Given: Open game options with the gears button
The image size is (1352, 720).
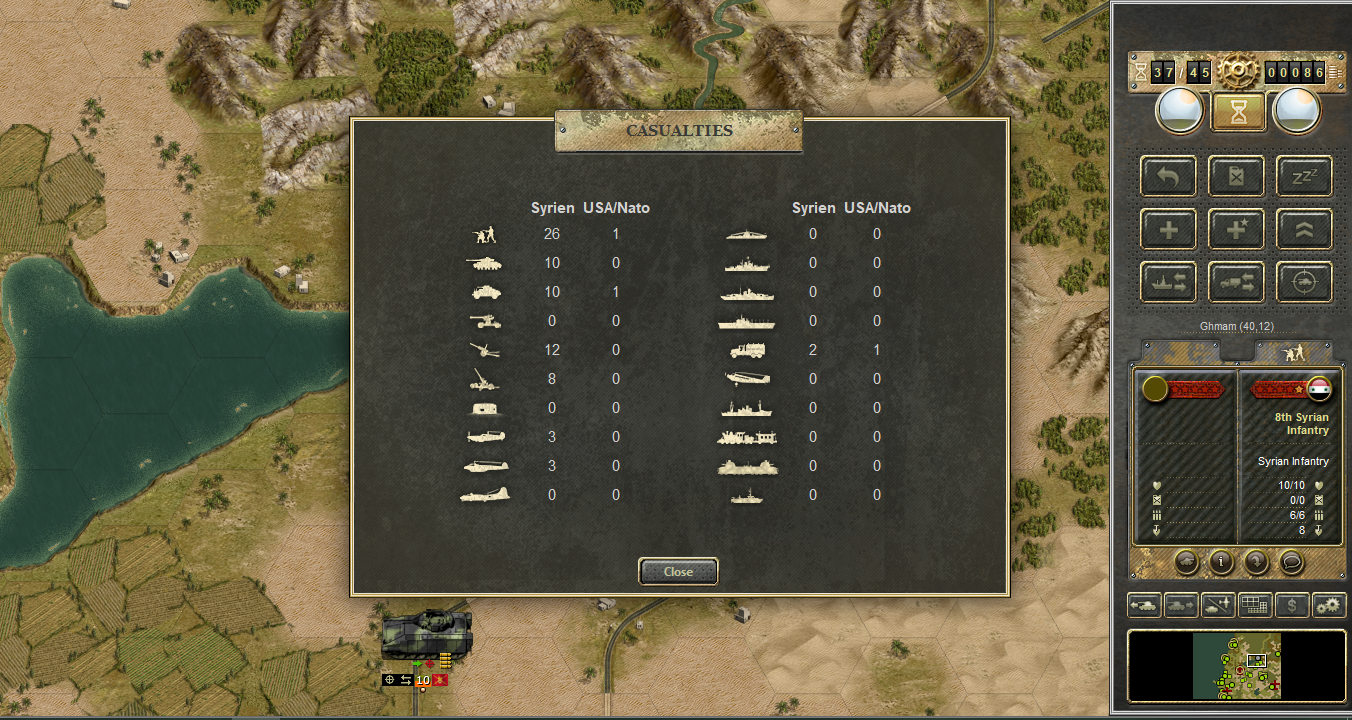Looking at the screenshot, I should coord(1328,605).
